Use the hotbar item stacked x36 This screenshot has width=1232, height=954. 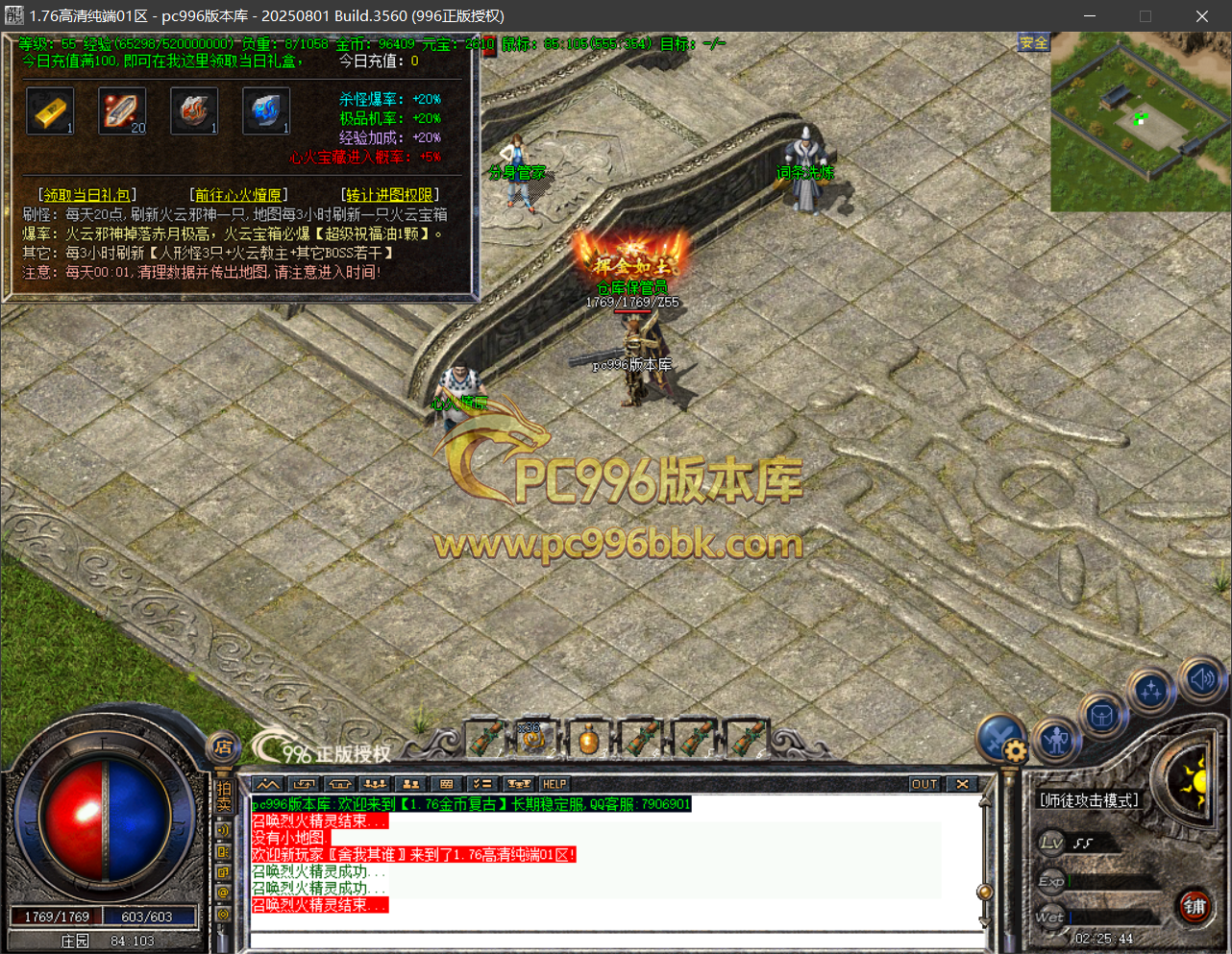point(534,739)
